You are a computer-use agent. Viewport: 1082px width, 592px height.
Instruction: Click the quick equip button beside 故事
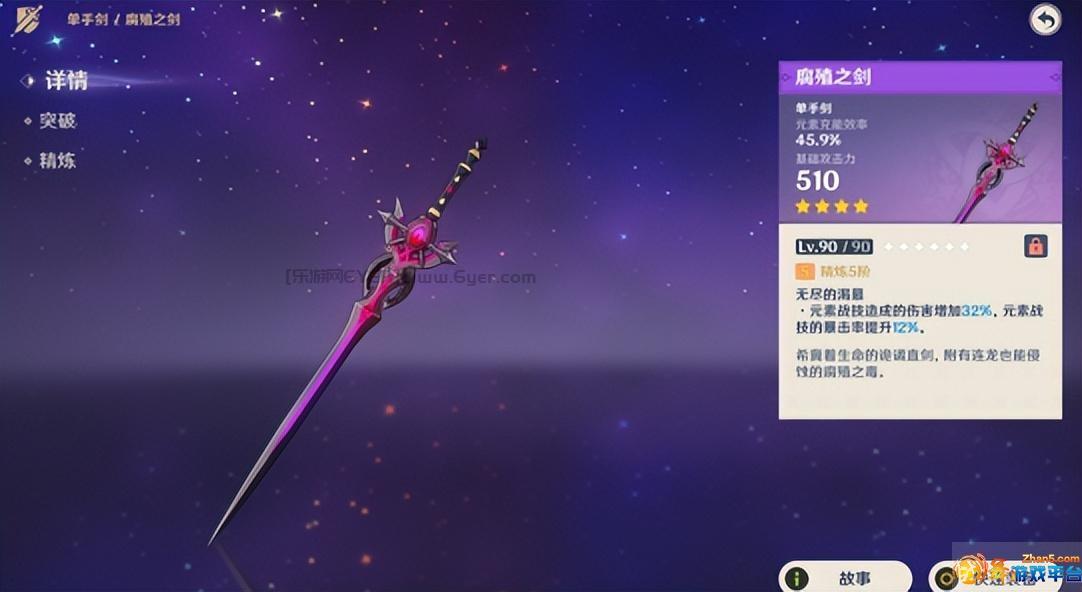tap(990, 577)
